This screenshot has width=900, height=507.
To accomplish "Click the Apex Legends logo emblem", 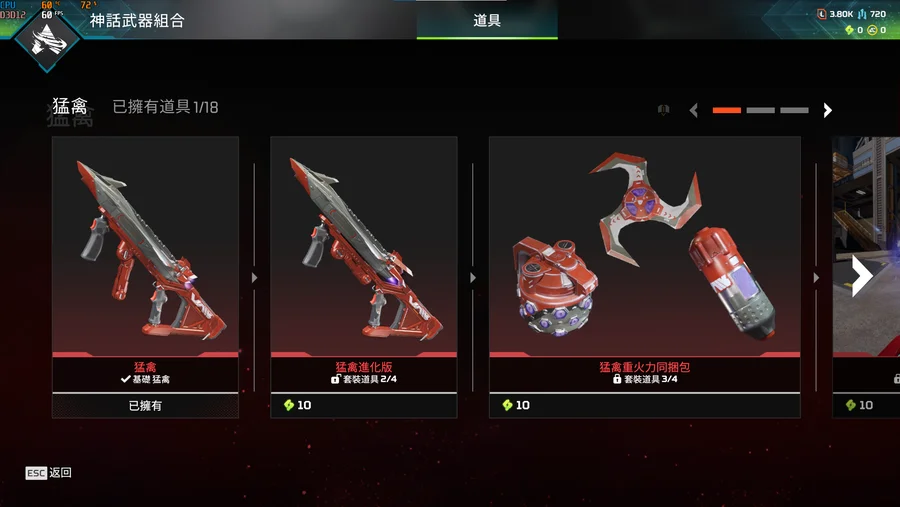I will point(47,37).
